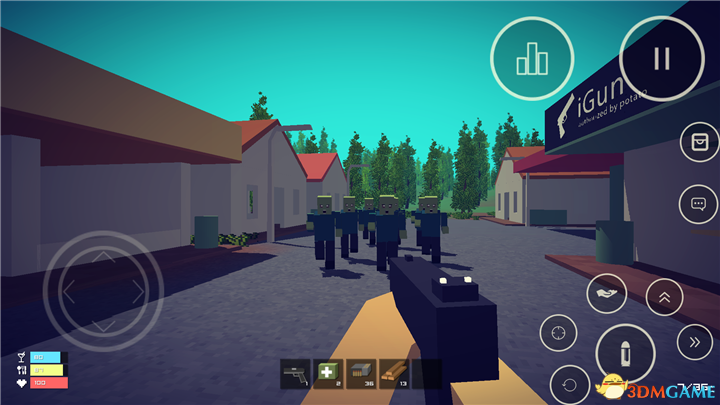Tap the crosshair aim button

[560, 332]
